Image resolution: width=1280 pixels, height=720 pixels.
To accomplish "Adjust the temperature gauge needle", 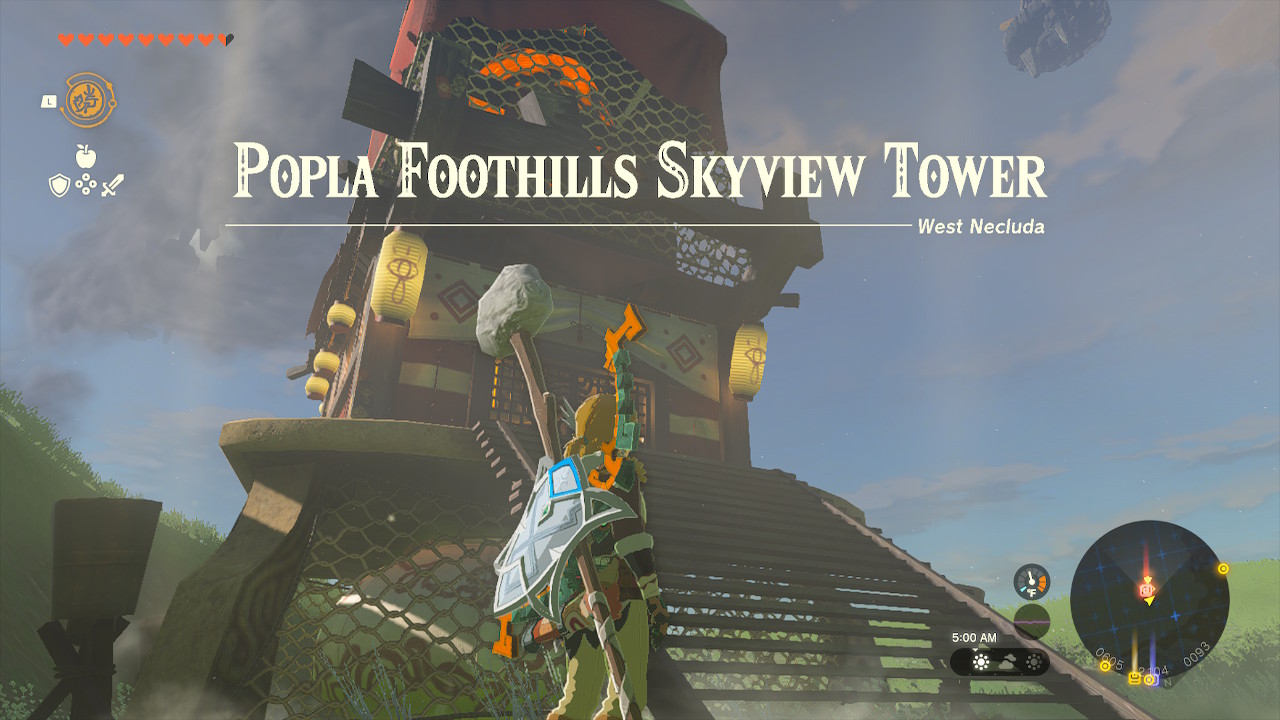I will 1030,577.
